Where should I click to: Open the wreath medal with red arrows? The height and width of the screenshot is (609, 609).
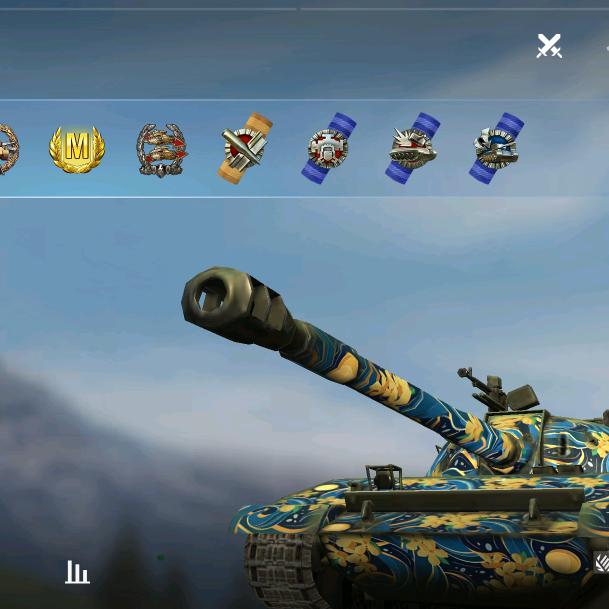tap(161, 150)
